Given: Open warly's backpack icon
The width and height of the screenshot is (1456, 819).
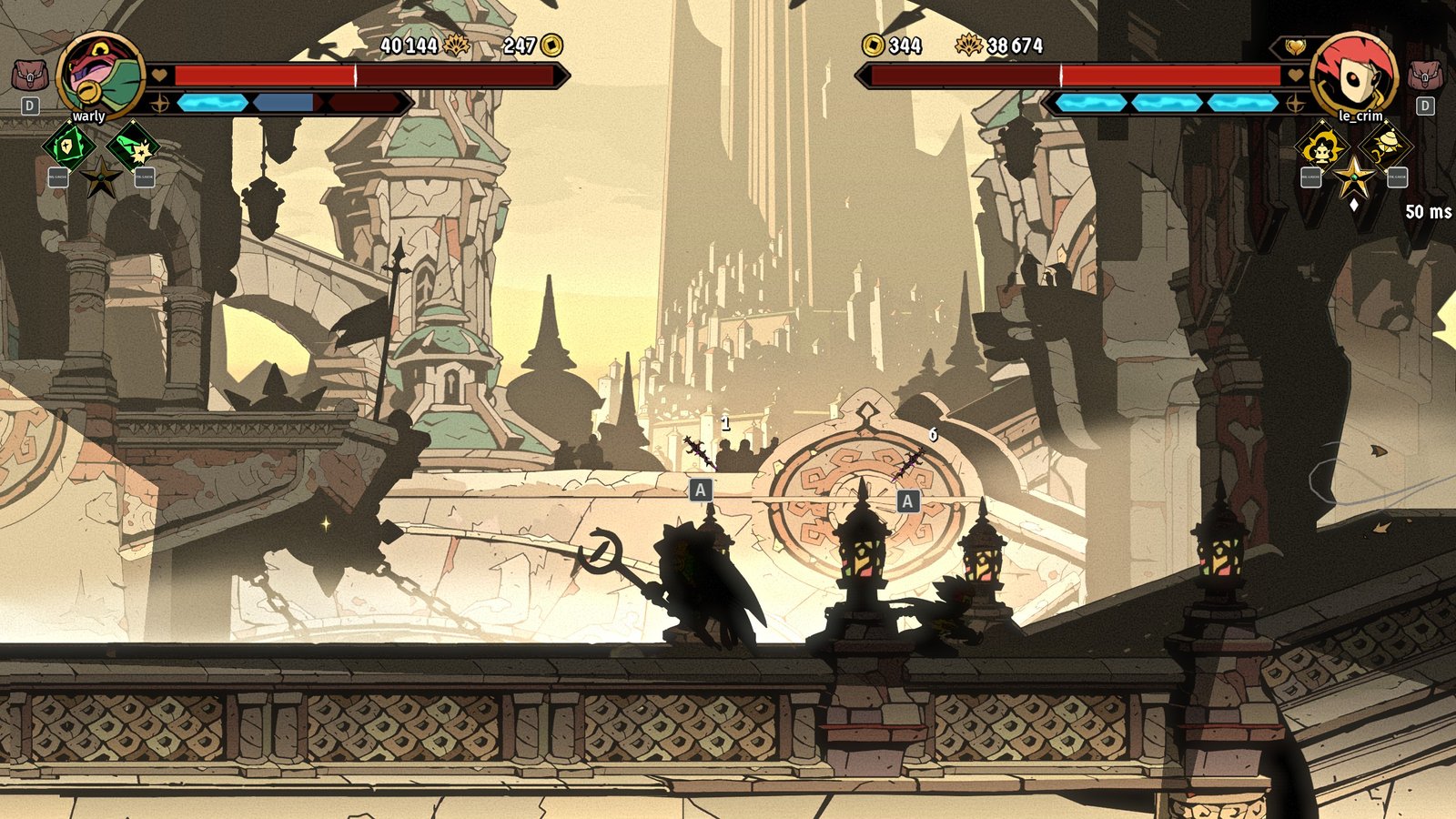Looking at the screenshot, I should point(29,75).
